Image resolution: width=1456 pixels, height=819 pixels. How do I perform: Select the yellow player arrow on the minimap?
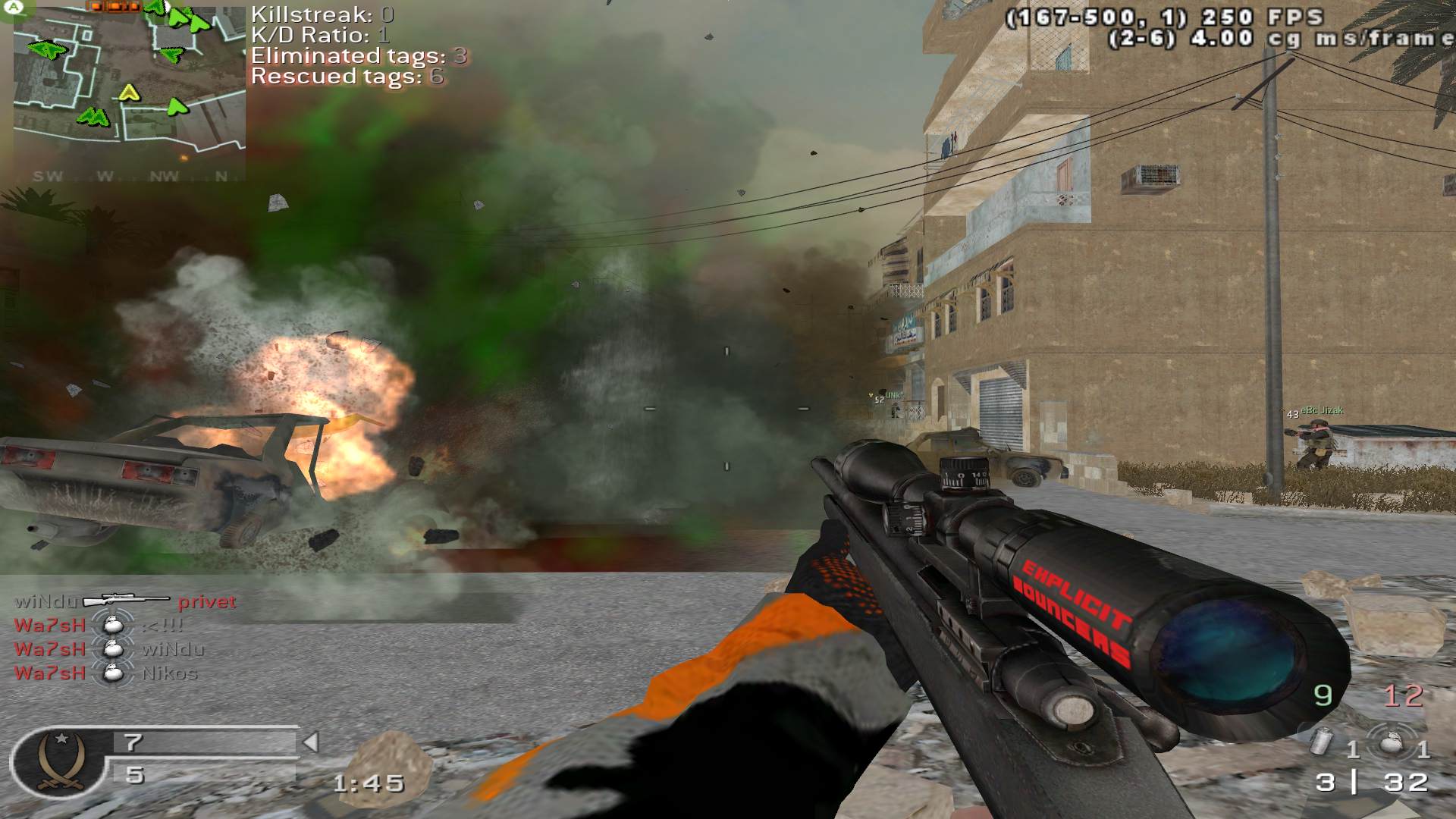(130, 93)
